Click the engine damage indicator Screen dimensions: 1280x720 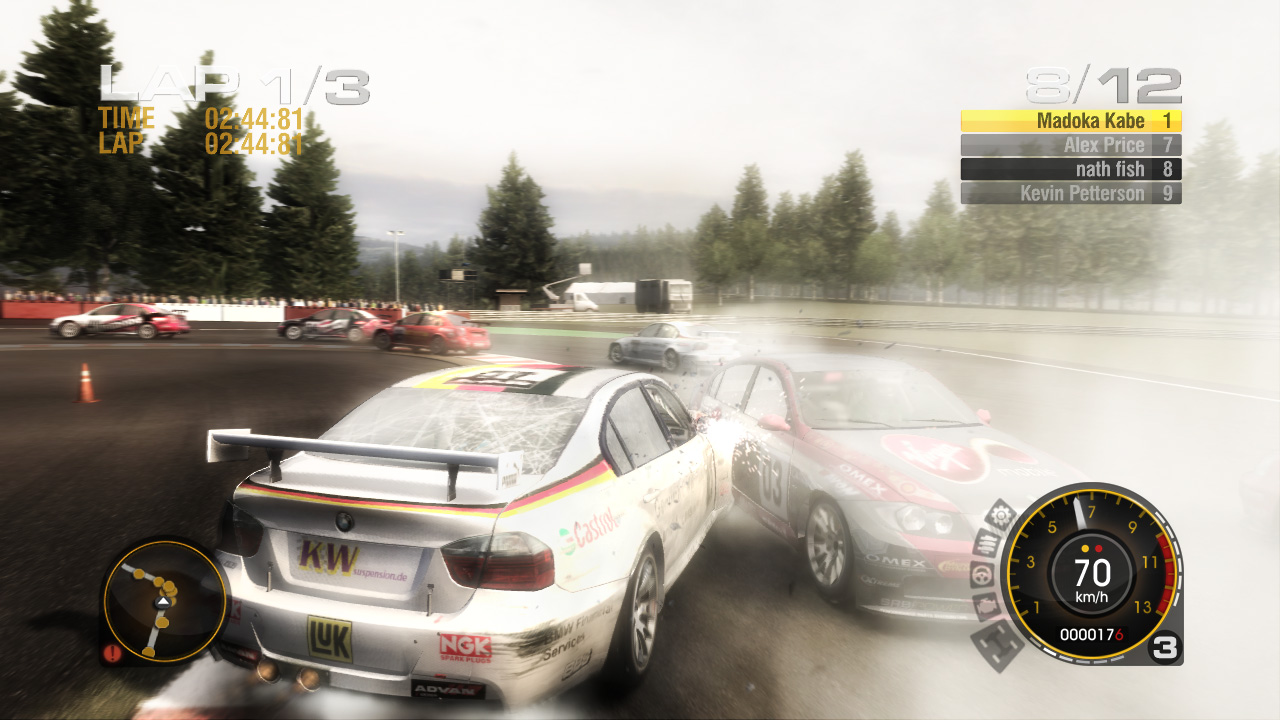(987, 608)
